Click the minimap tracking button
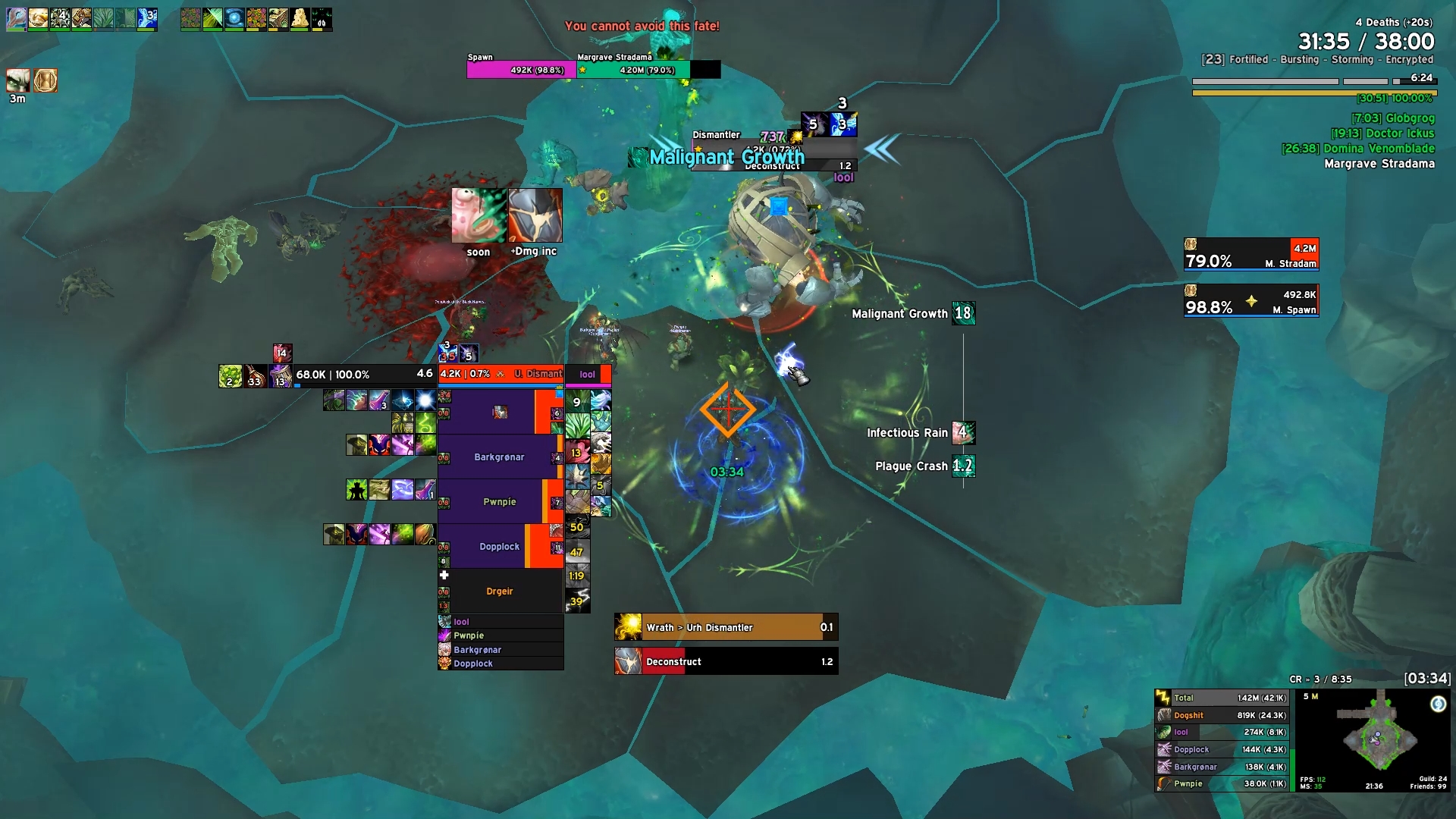Screen dimensions: 1456x819 (x=1438, y=704)
